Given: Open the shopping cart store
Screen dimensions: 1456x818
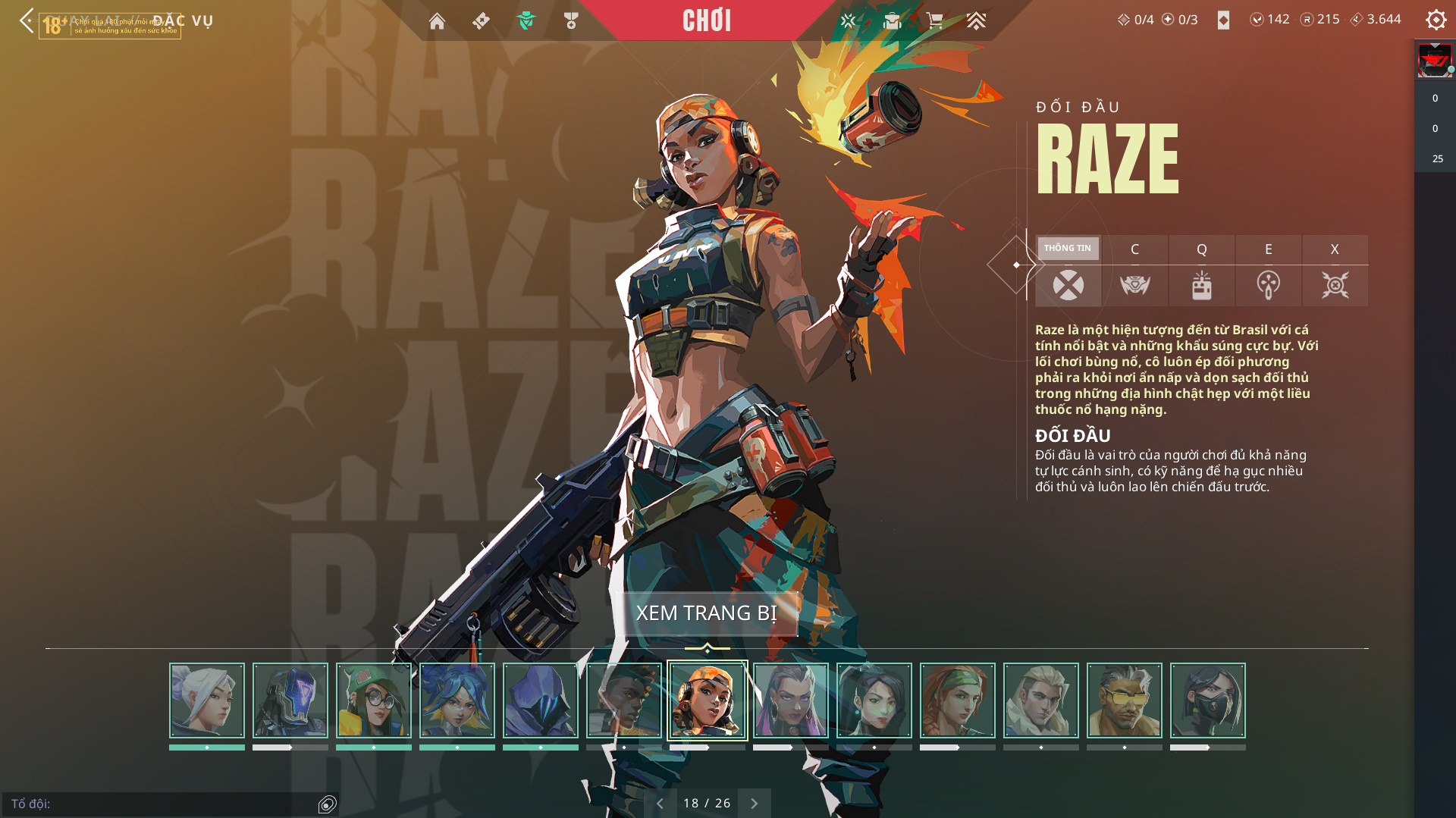Looking at the screenshot, I should (x=934, y=20).
